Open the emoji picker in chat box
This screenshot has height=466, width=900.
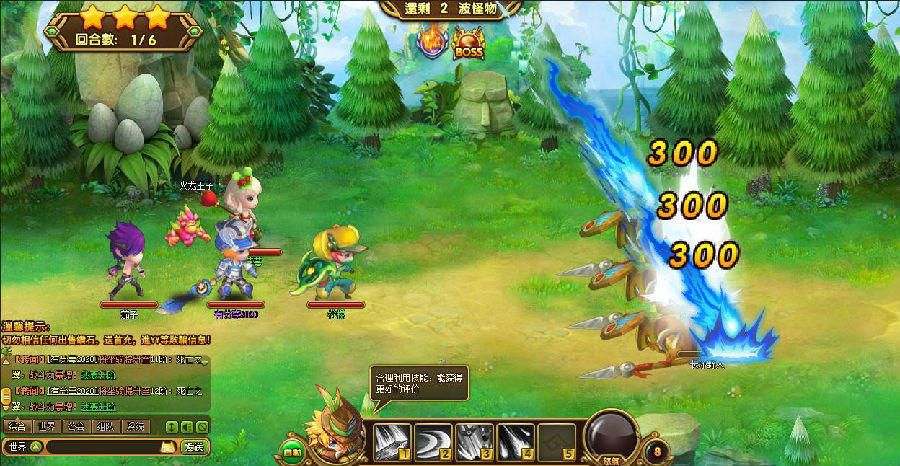coord(171,446)
